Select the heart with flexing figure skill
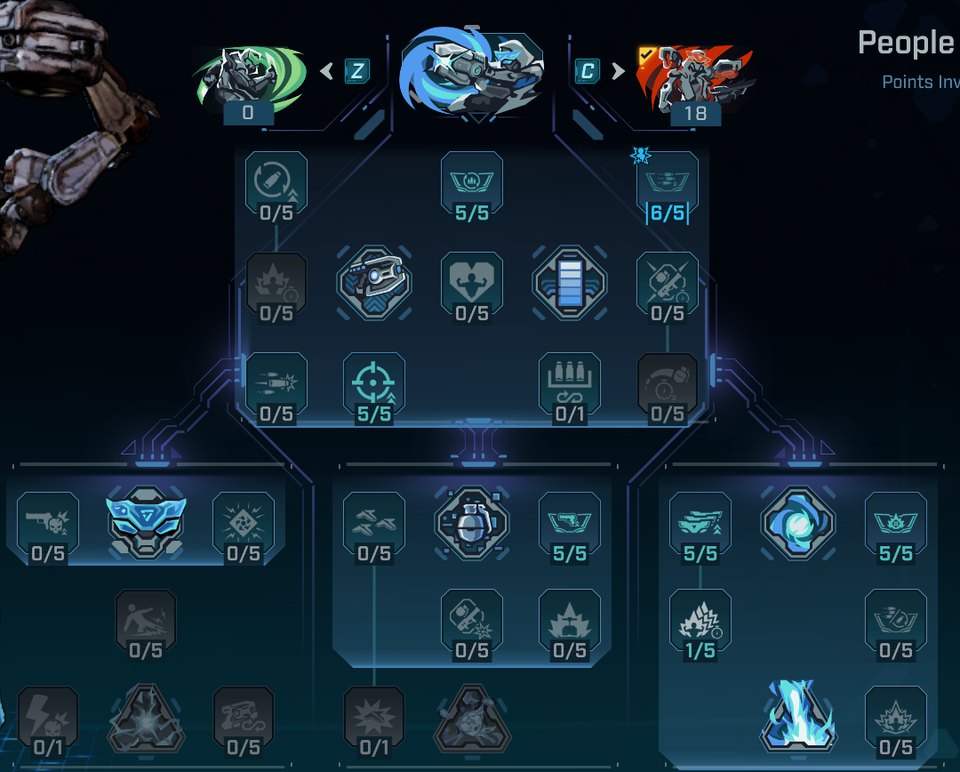Viewport: 960px width, 772px height. coord(472,284)
